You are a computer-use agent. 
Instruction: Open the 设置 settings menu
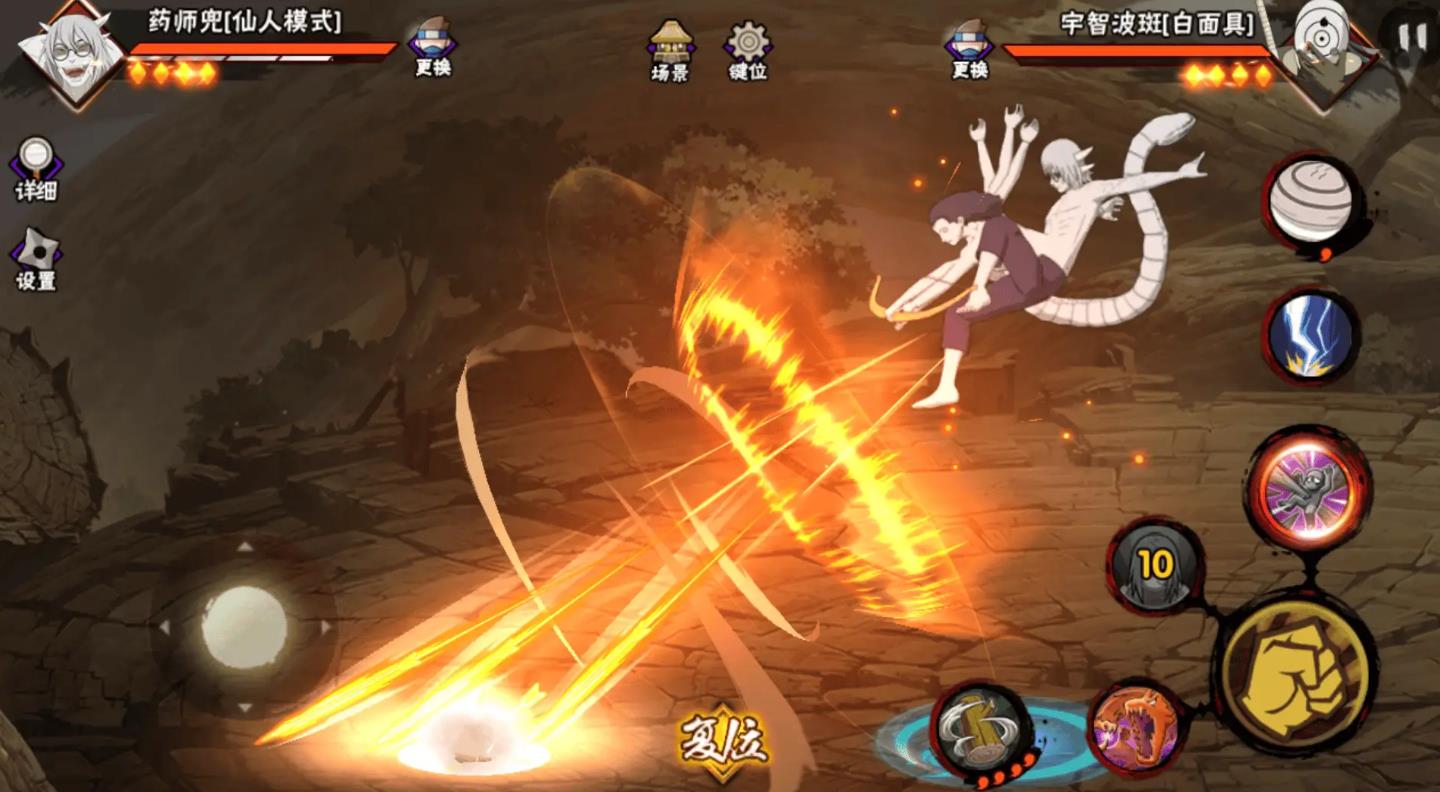[x=36, y=260]
